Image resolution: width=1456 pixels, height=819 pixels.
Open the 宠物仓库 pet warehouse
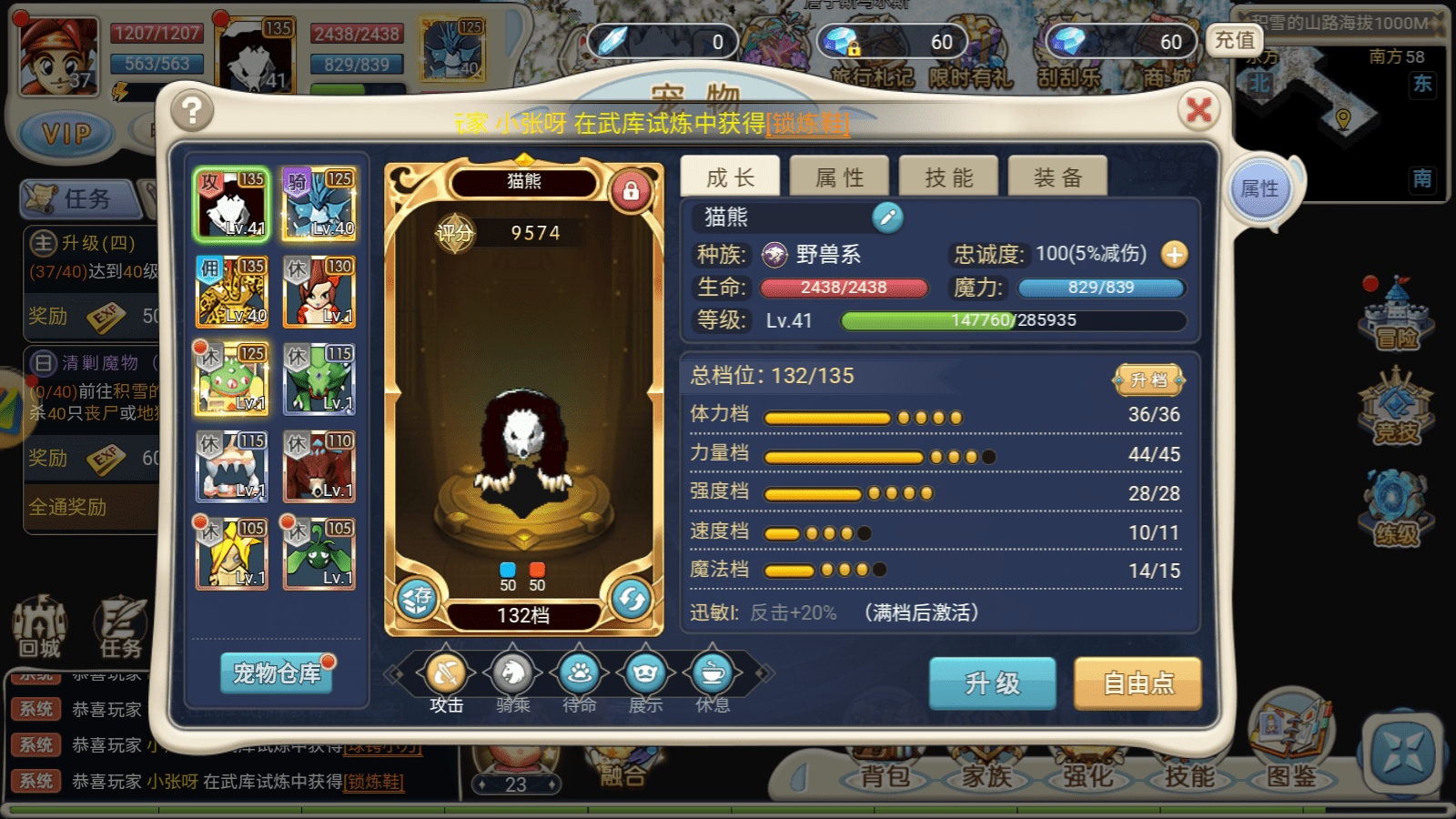(x=277, y=673)
